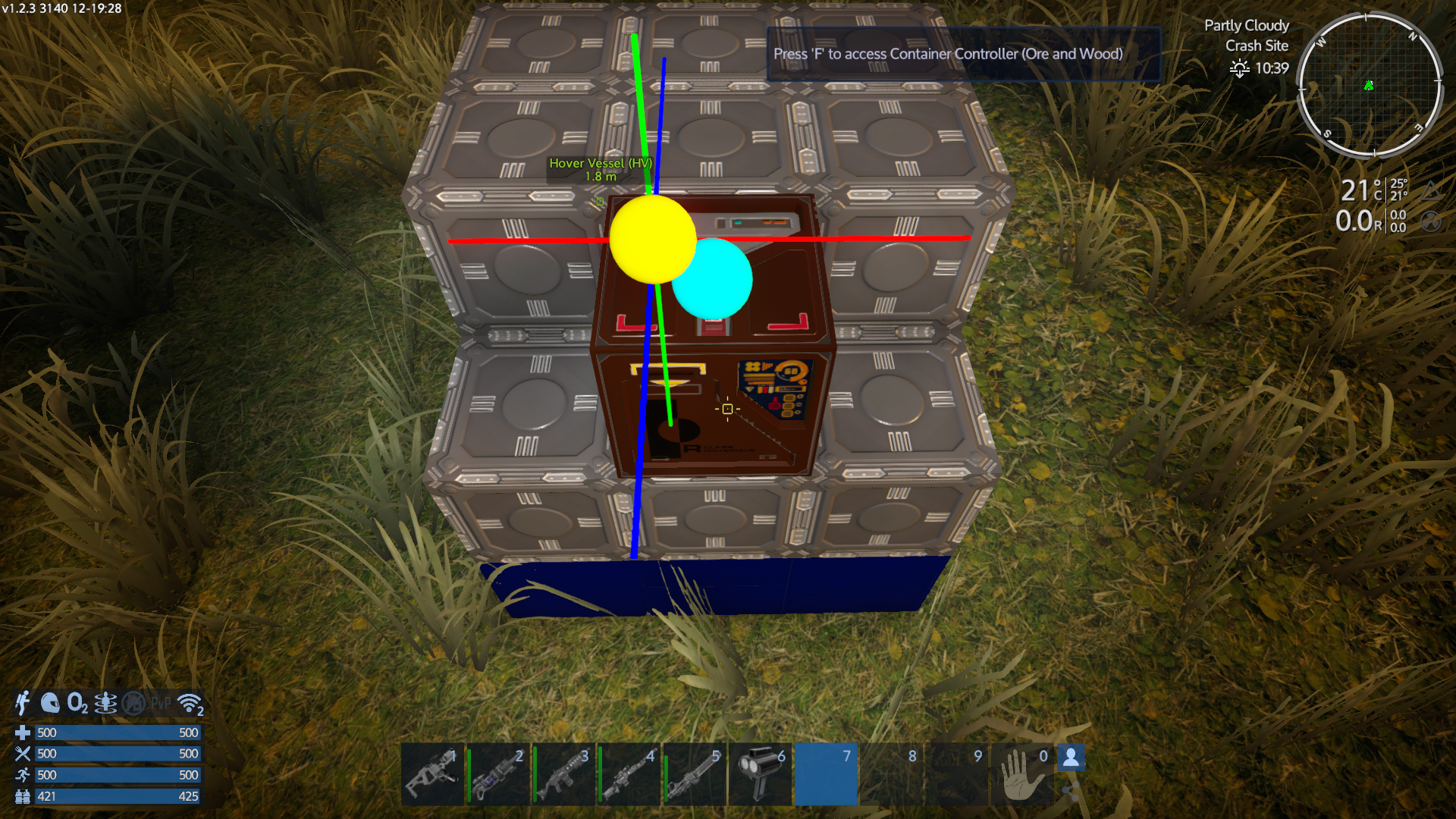The width and height of the screenshot is (1456, 819).
Task: Toggle the jetpack status icon
Action: (23, 703)
